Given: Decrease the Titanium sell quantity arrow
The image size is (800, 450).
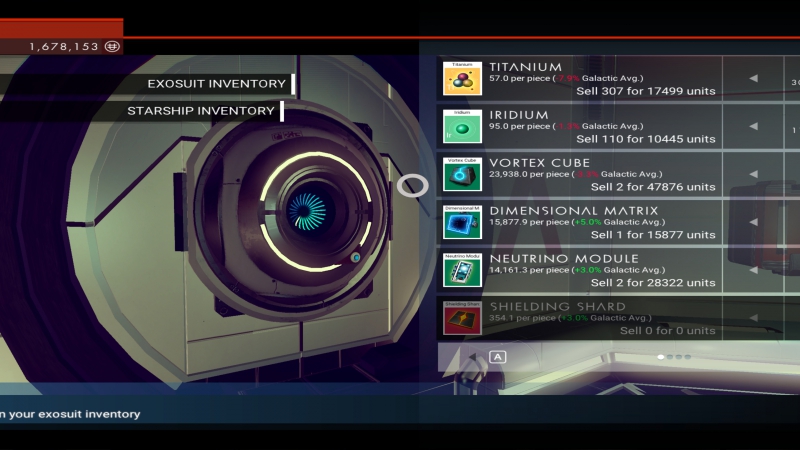Looking at the screenshot, I should pyautogui.click(x=753, y=79).
